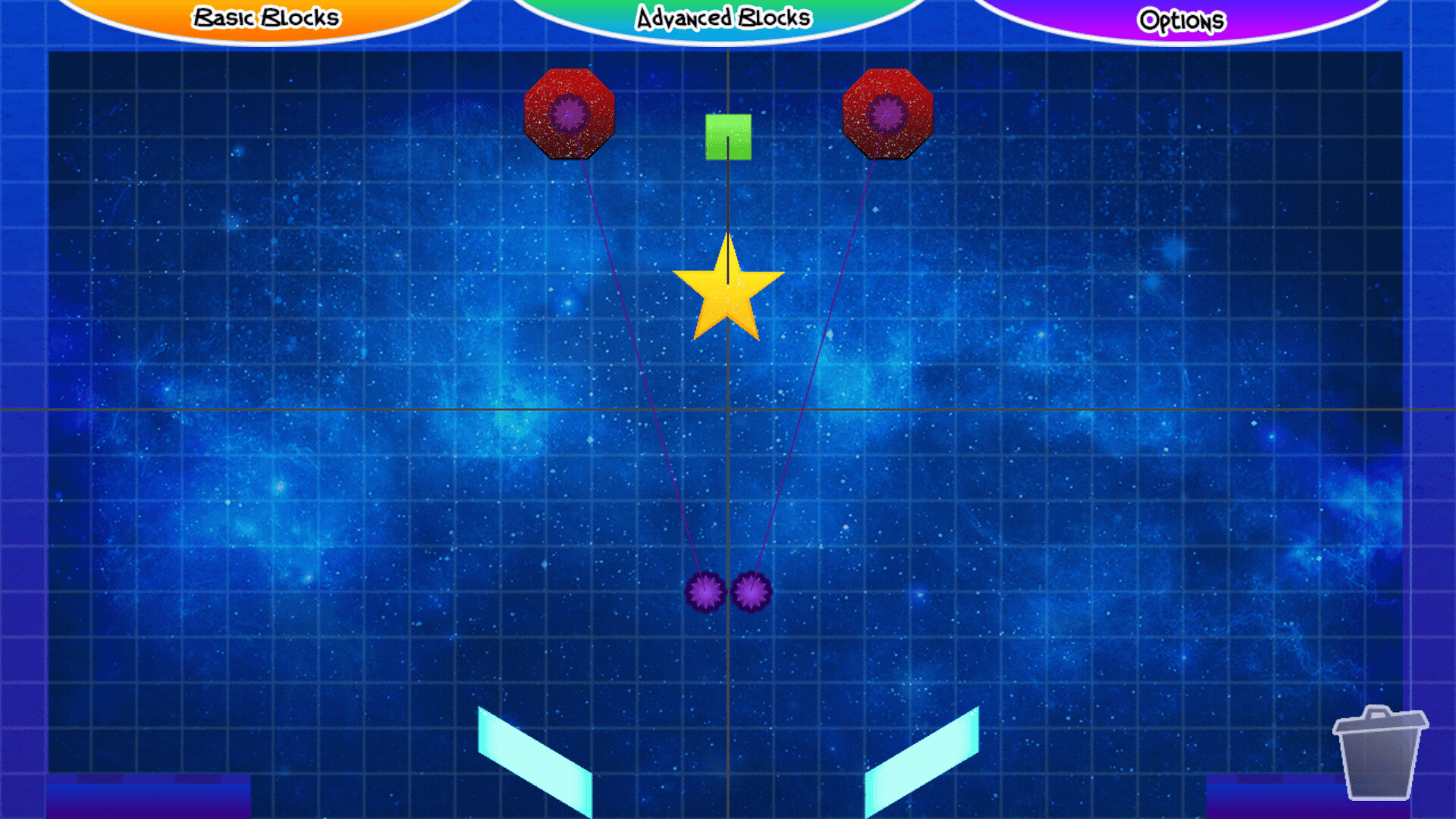The width and height of the screenshot is (1456, 819).
Task: Select the right red octagon bumper
Action: click(x=887, y=112)
